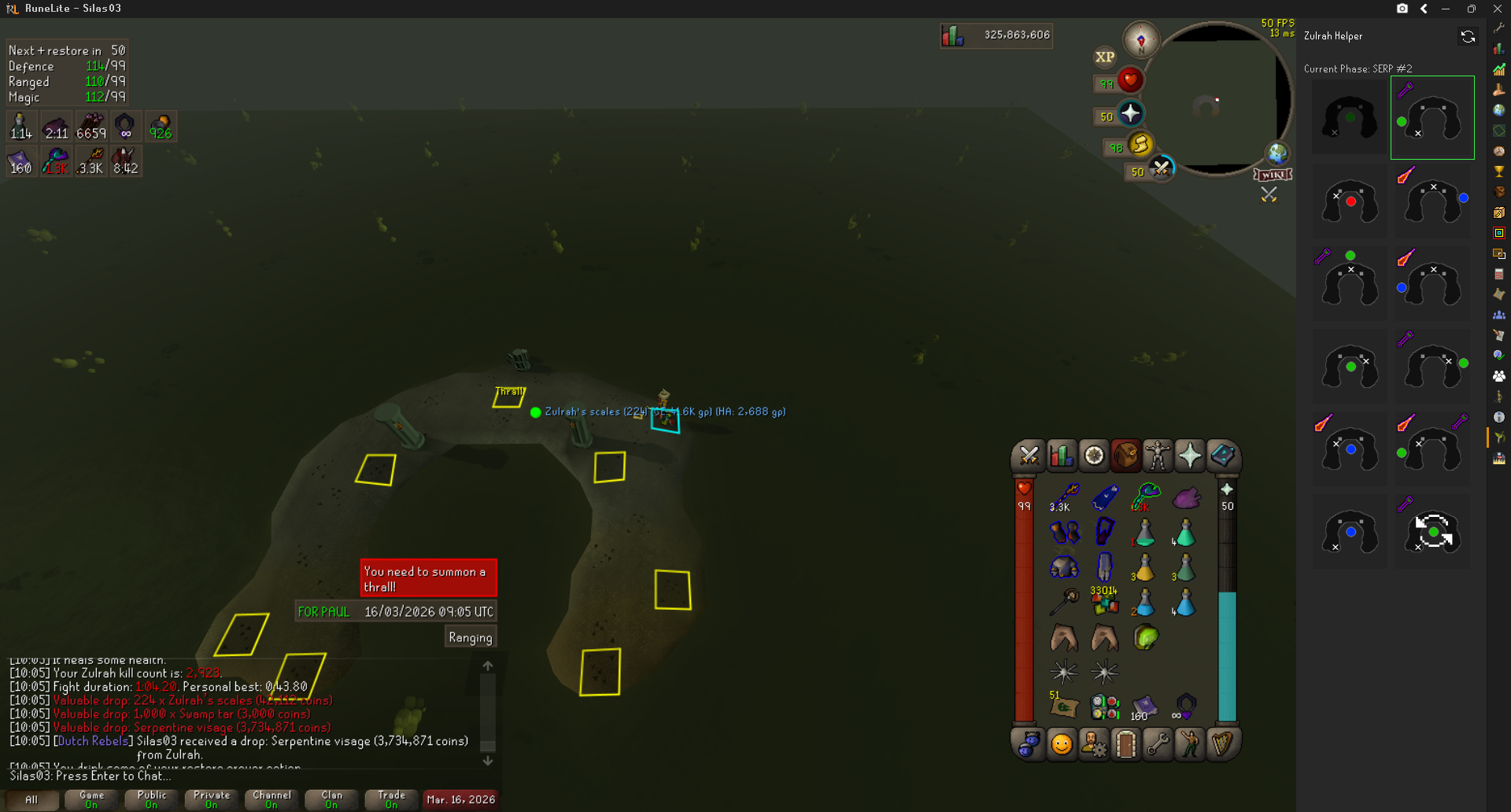Switch to the Skills tab
Viewport: 1511px width, 812px height.
1061,456
